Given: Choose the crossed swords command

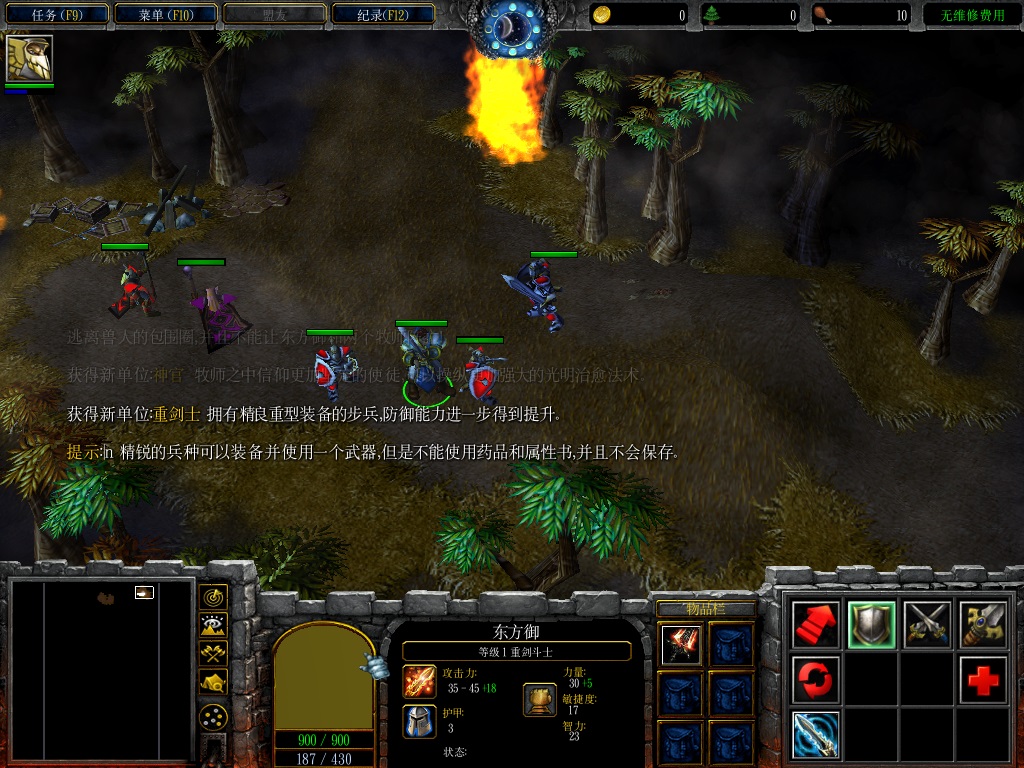Looking at the screenshot, I should point(927,625).
